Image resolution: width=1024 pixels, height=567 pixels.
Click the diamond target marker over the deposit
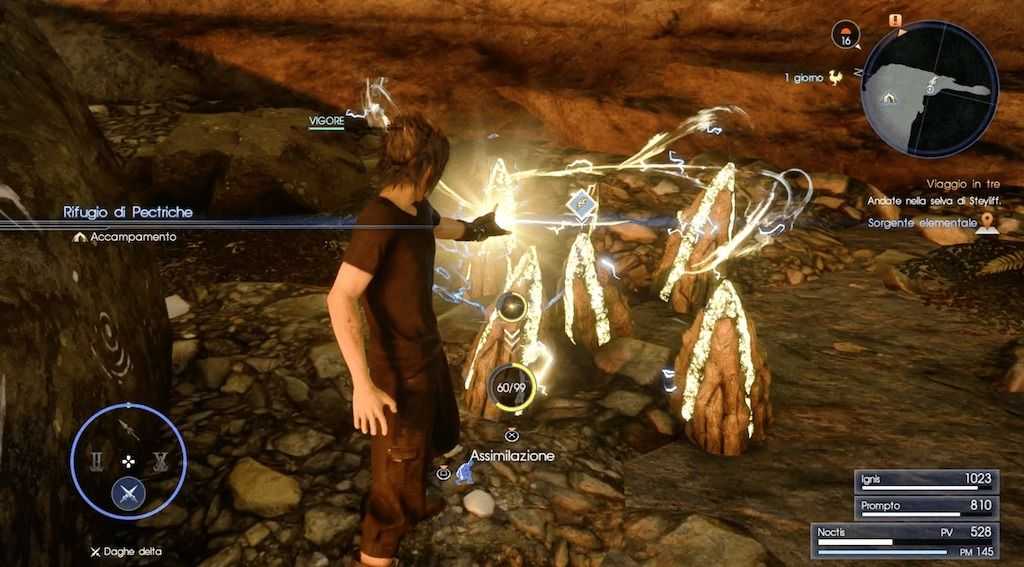point(581,204)
